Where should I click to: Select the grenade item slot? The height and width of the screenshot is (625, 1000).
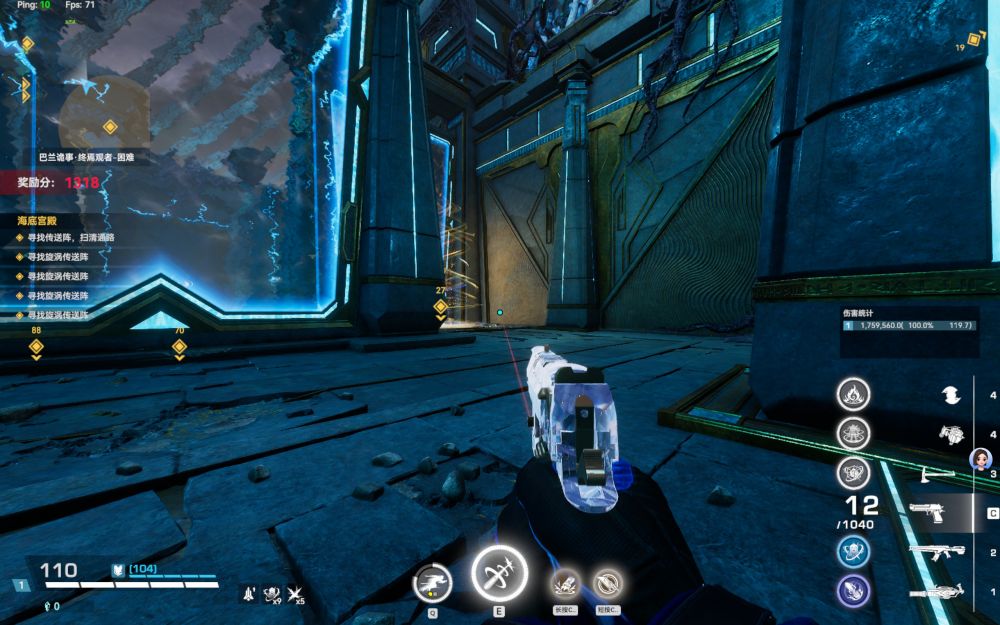[x=950, y=434]
